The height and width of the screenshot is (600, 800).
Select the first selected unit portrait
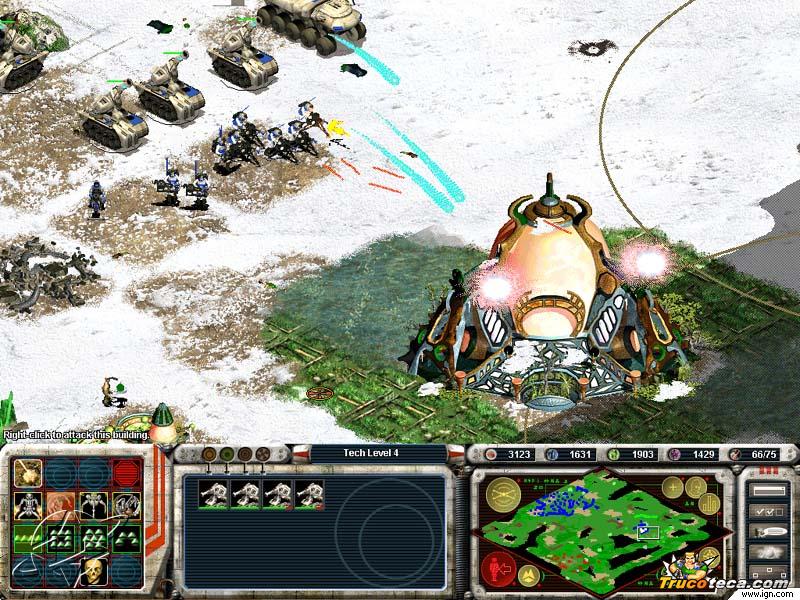click(x=214, y=493)
